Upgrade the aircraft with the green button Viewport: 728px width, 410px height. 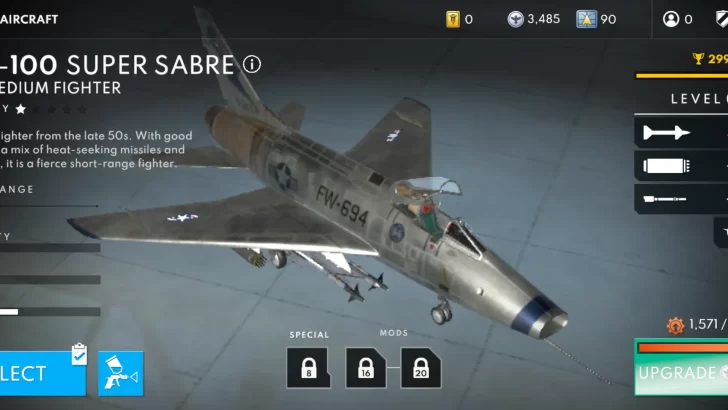[x=682, y=371]
